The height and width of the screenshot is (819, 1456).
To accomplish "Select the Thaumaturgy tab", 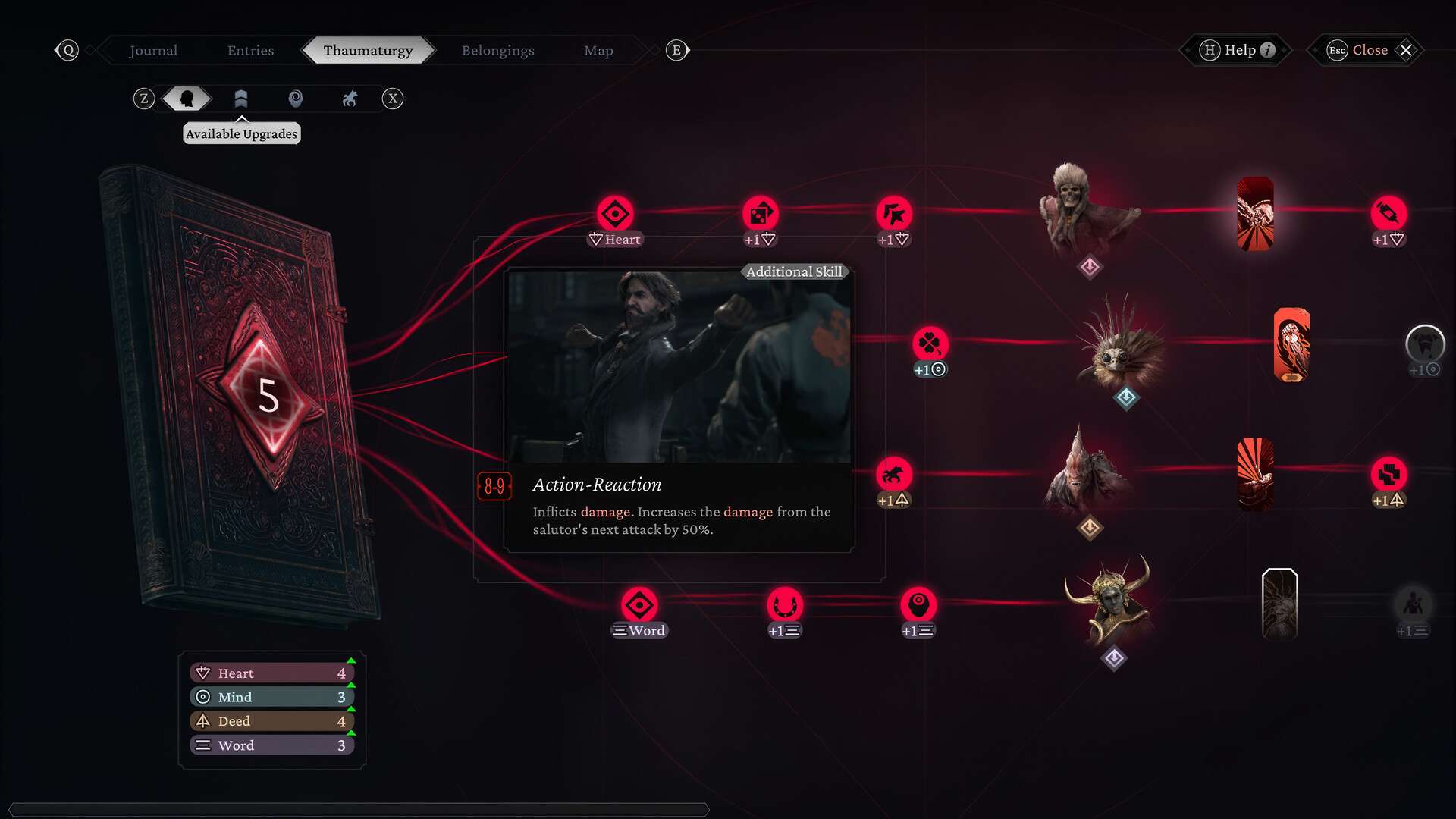I will tap(368, 50).
